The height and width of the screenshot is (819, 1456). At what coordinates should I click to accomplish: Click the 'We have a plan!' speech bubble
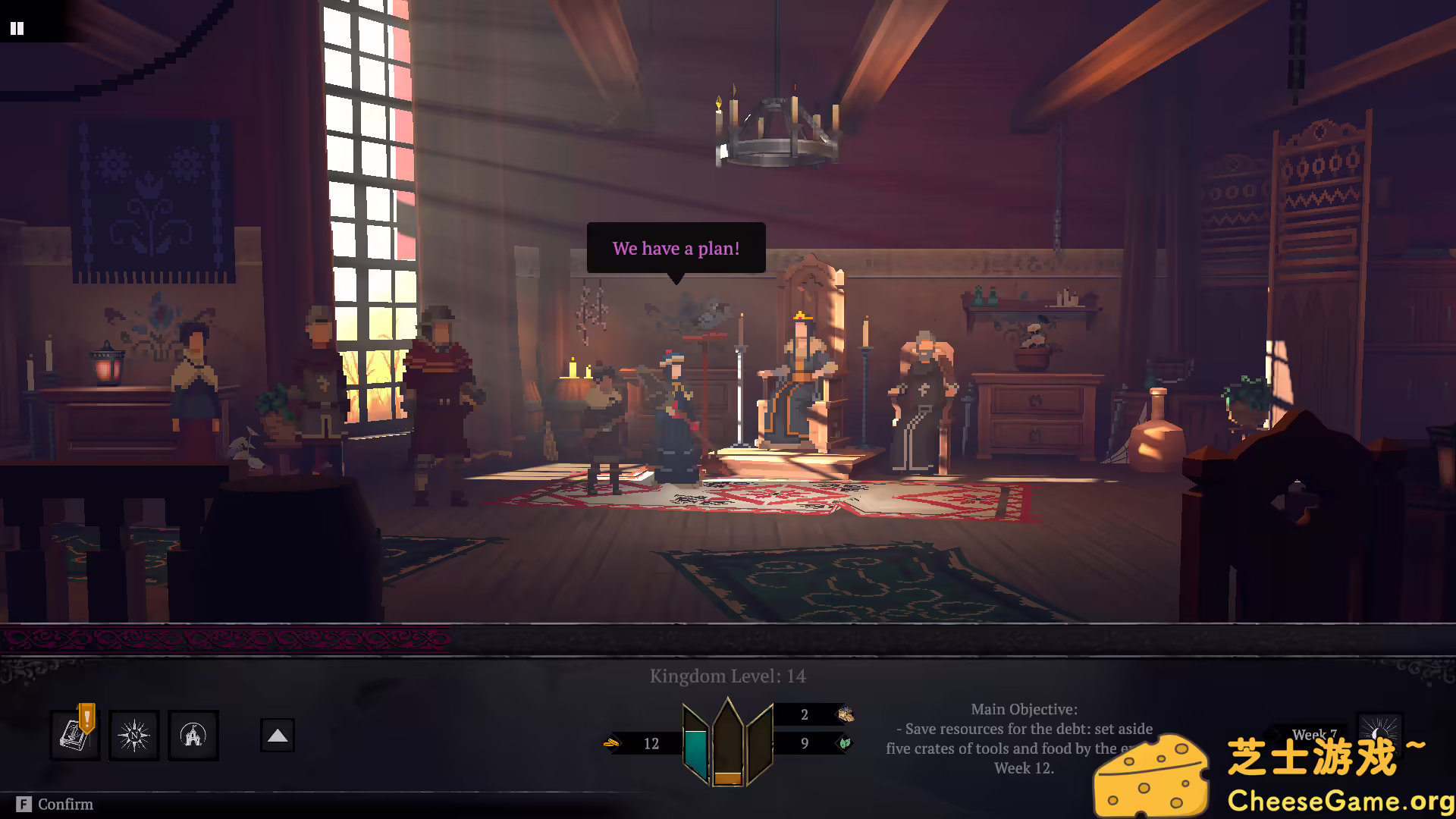tap(675, 248)
